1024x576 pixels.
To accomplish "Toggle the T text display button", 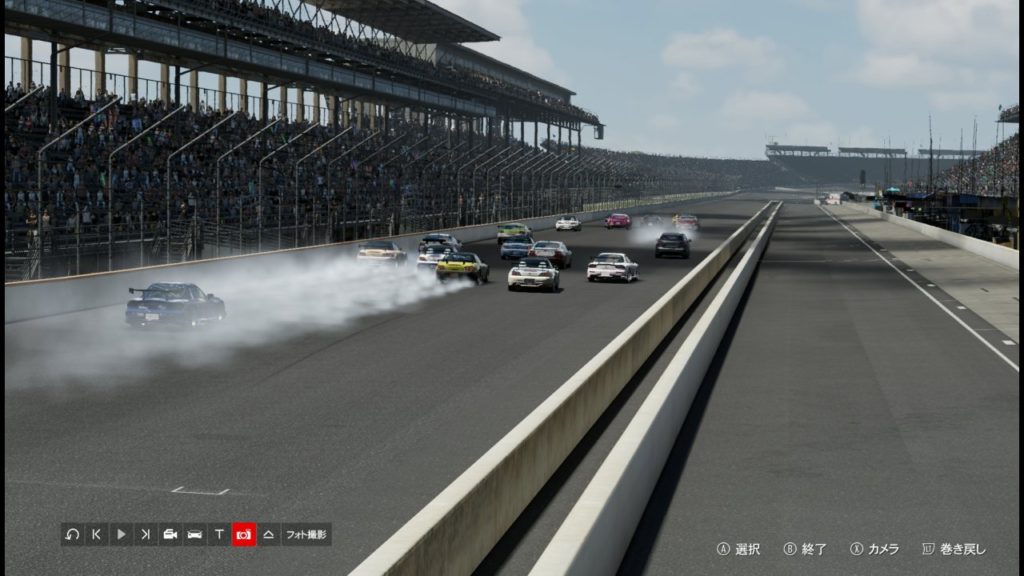I will tap(219, 534).
